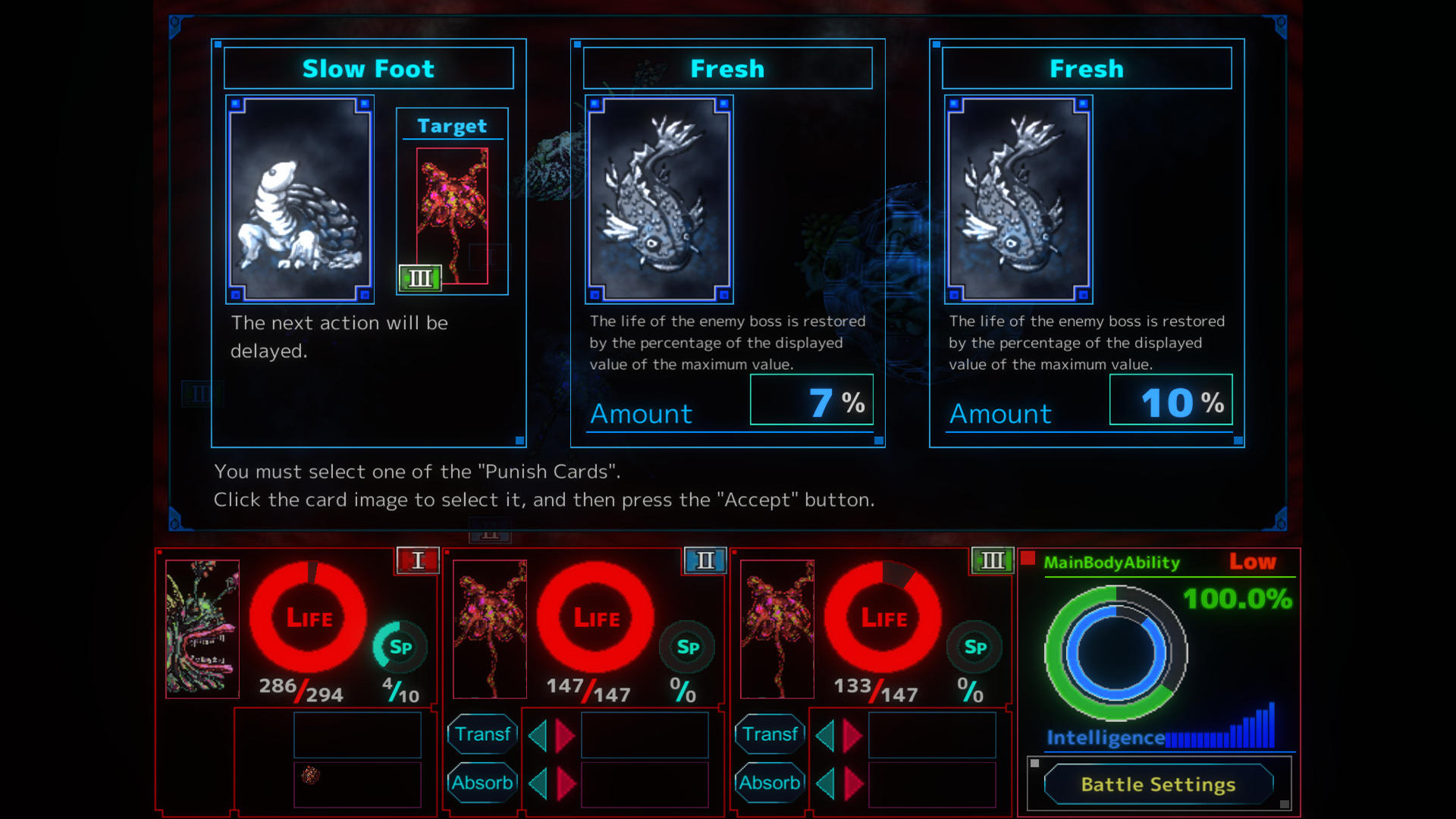Select unit III's creature portrait
This screenshot has height=819, width=1456.
pos(777,629)
